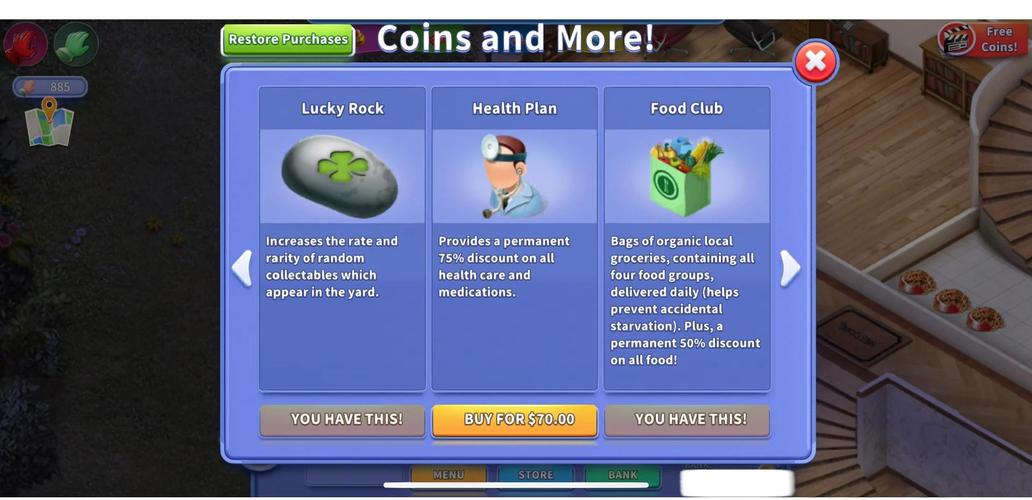Tap the green hand icon

pos(75,44)
